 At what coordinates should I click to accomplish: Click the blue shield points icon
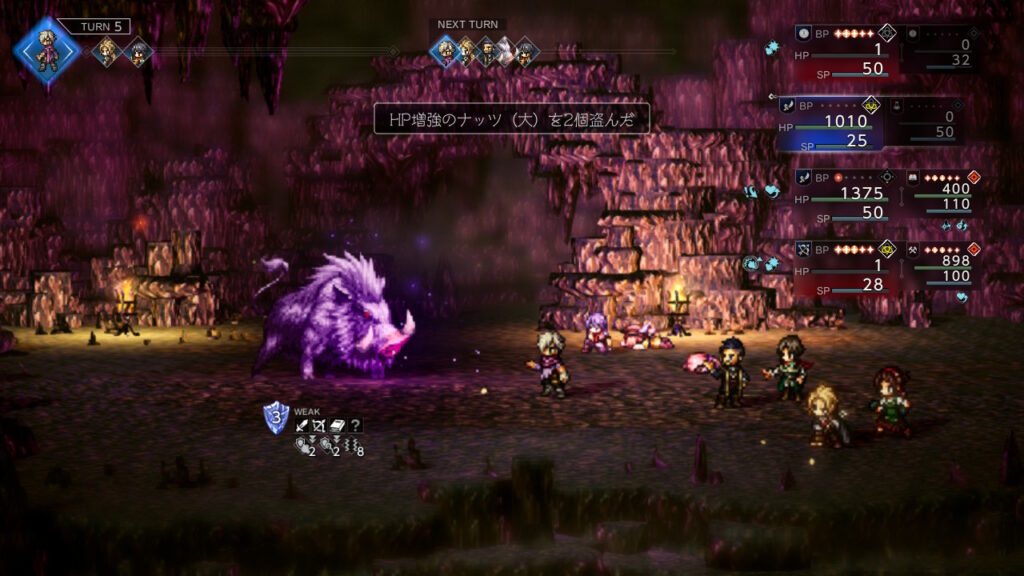[x=276, y=417]
